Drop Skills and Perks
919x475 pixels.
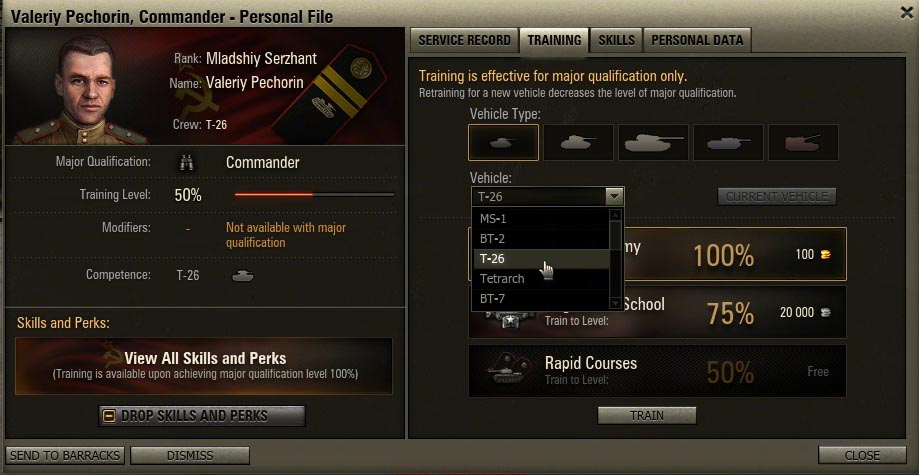click(x=202, y=415)
